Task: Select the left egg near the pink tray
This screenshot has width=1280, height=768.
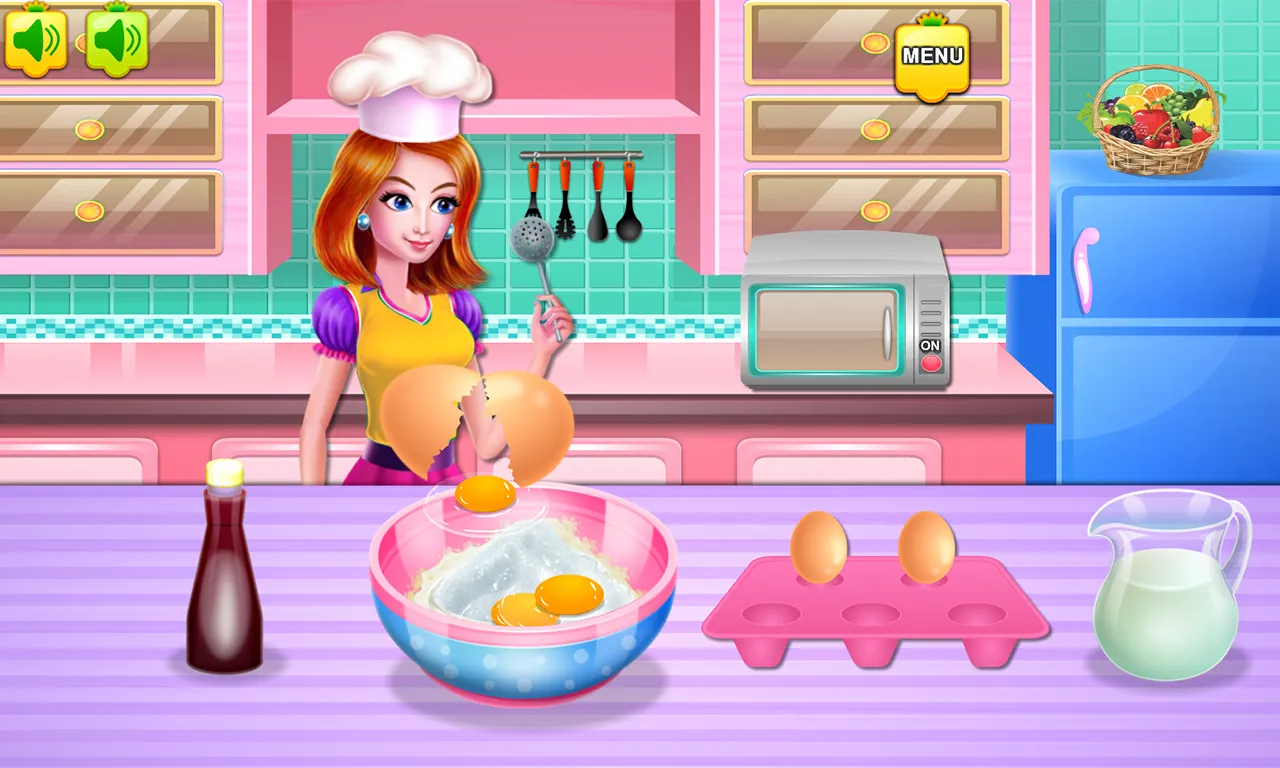Action: [820, 546]
